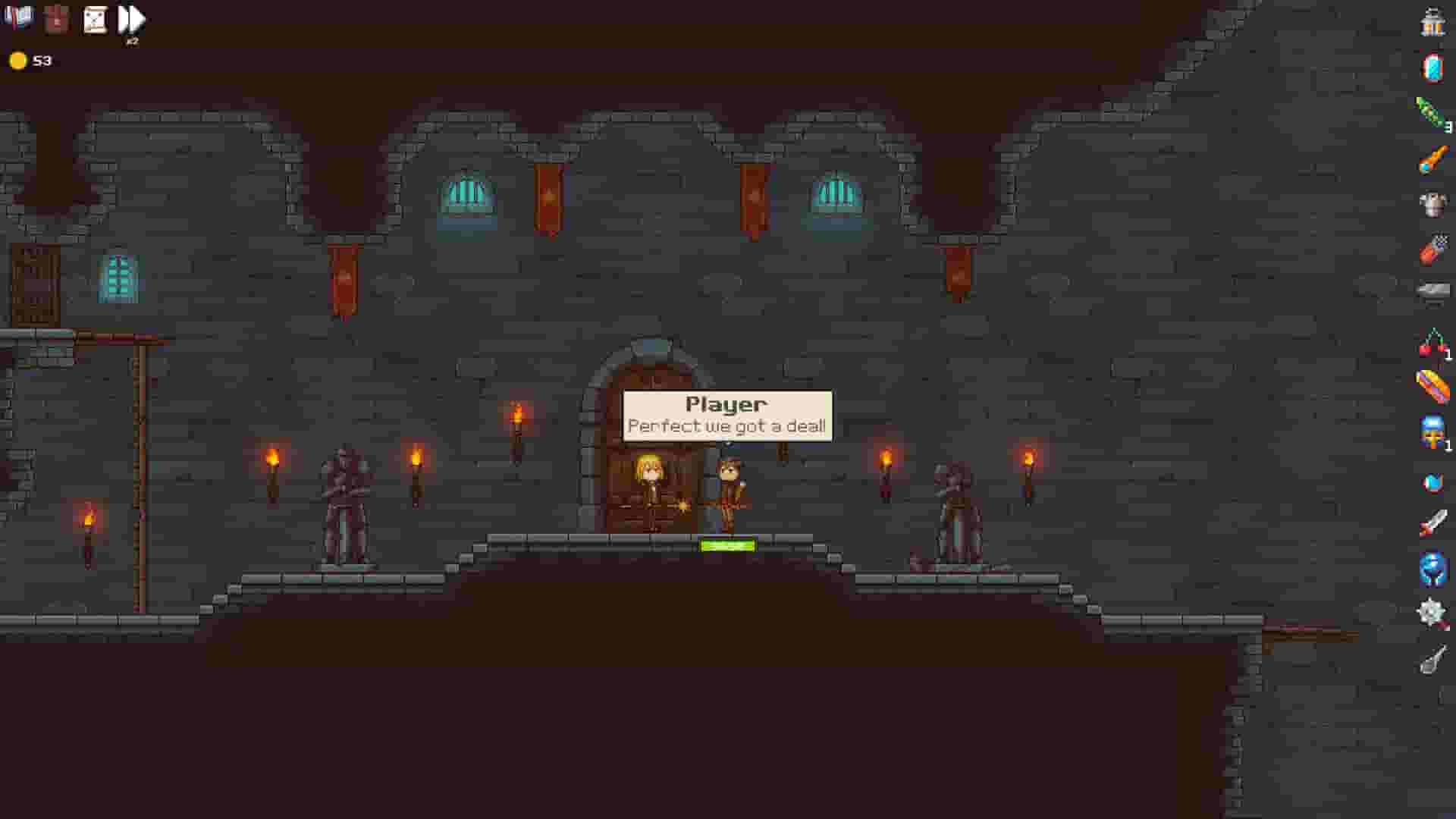Toggle the x2 fast-forward speed control

pos(130,19)
